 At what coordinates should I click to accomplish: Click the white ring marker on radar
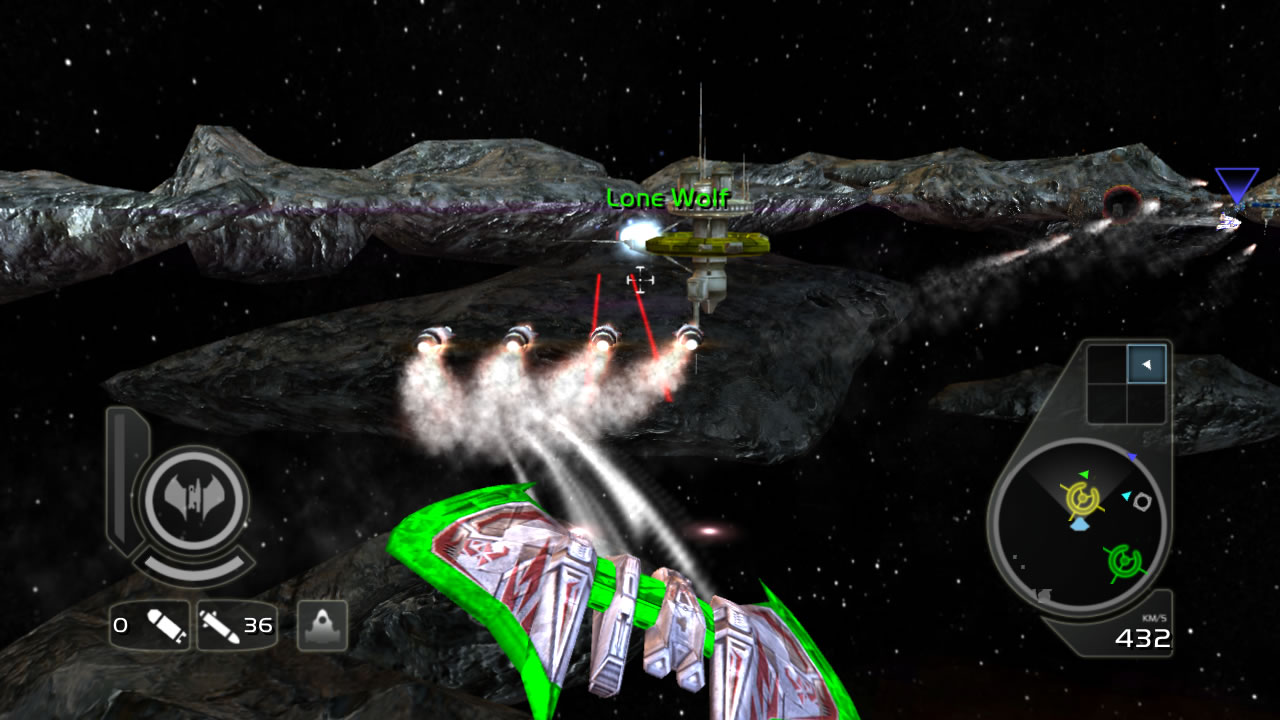point(1142,501)
